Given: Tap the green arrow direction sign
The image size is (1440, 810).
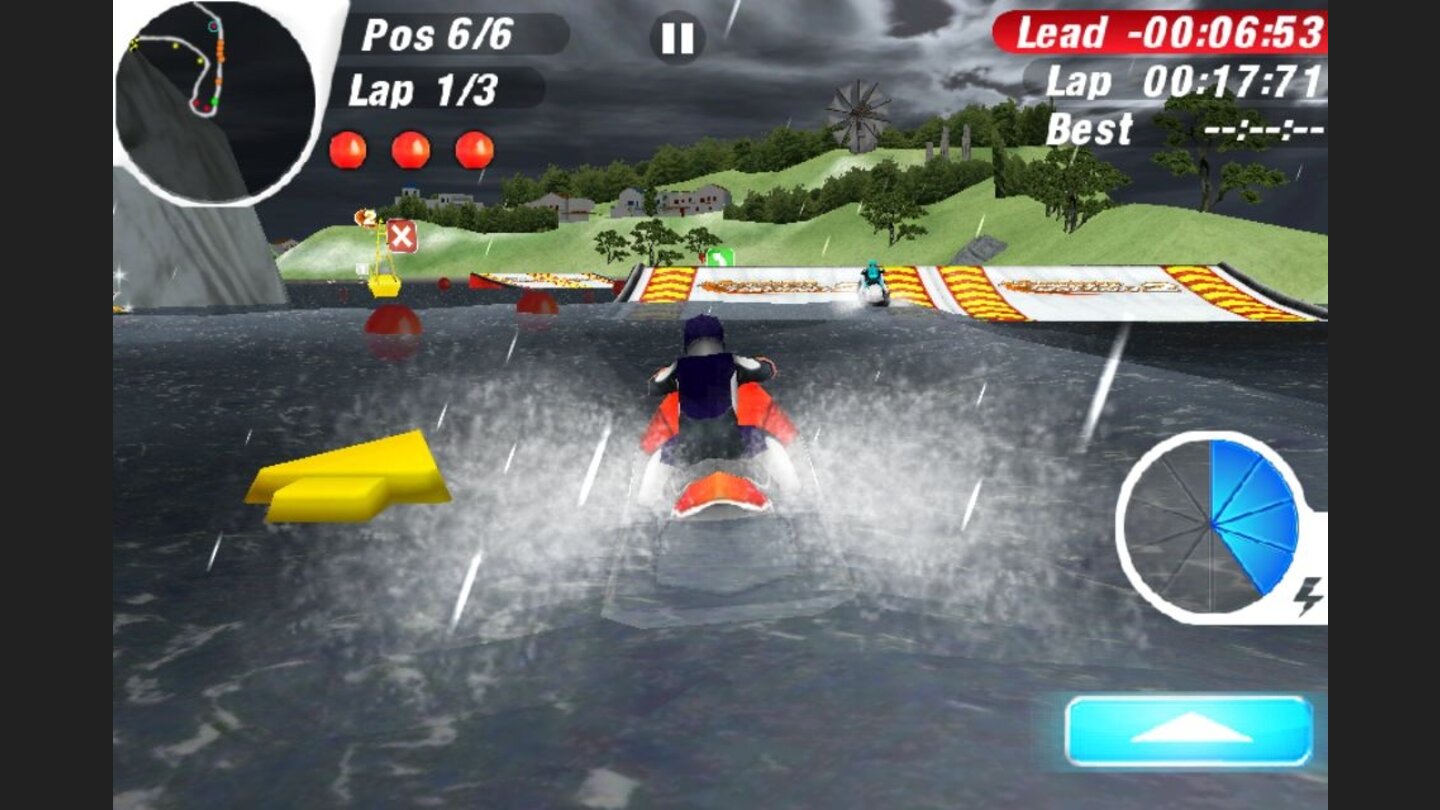Looking at the screenshot, I should 722,257.
